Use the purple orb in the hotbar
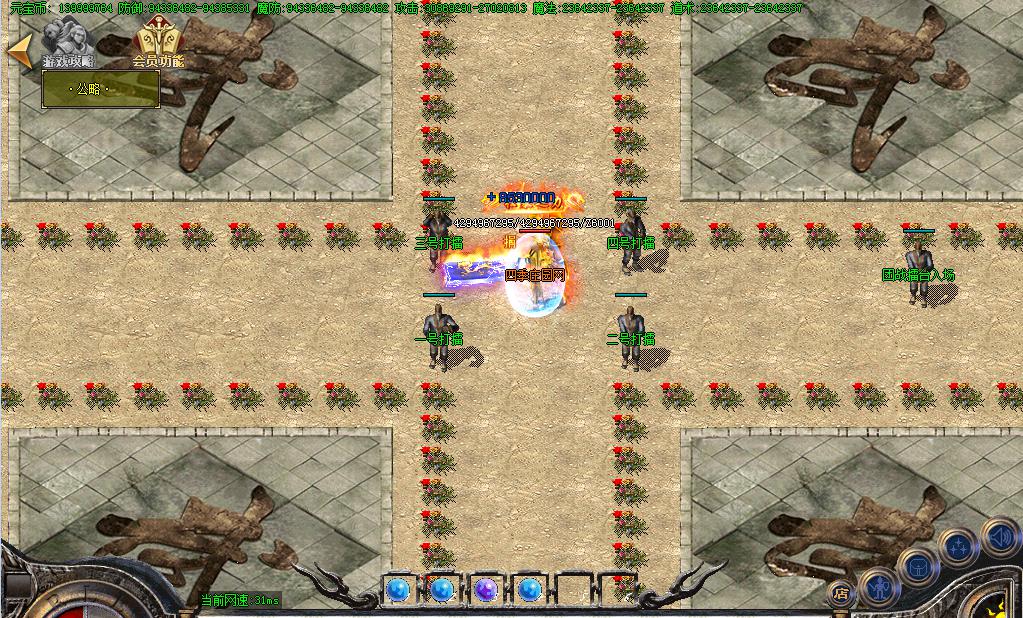 [x=486, y=590]
